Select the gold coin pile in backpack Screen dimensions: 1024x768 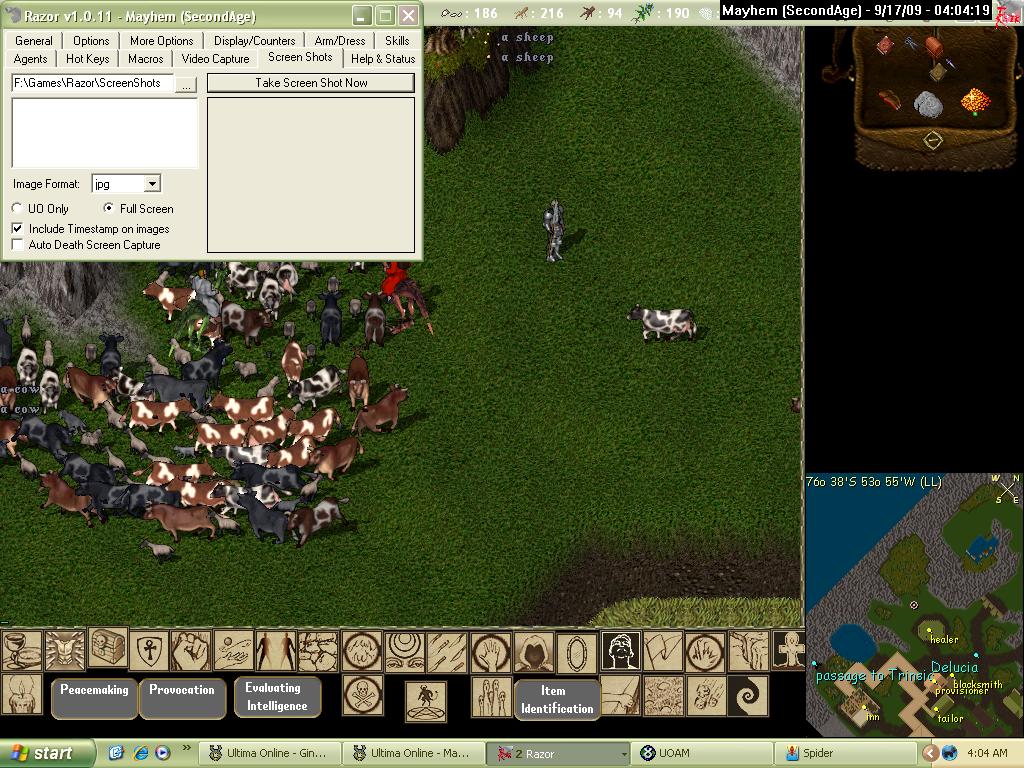(x=975, y=100)
